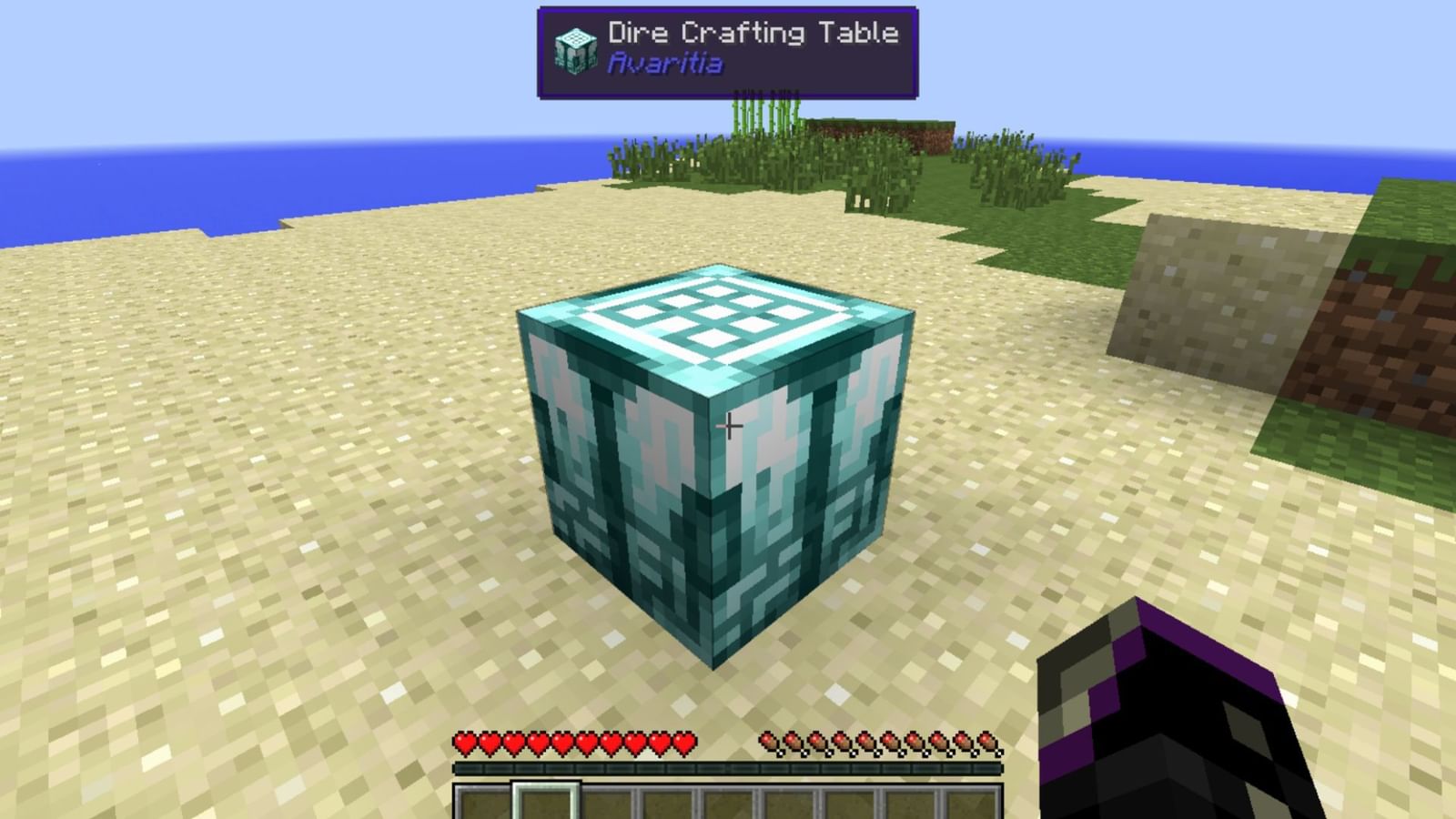This screenshot has height=819, width=1456.
Task: Click the front face of the diamond-colored block
Action: [628, 491]
